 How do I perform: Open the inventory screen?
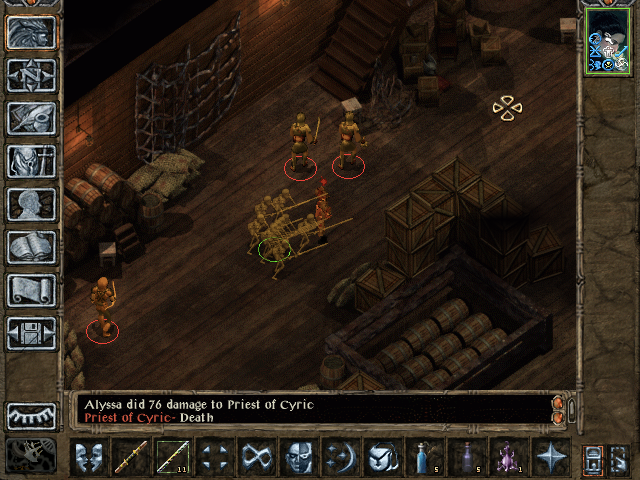click(x=31, y=161)
